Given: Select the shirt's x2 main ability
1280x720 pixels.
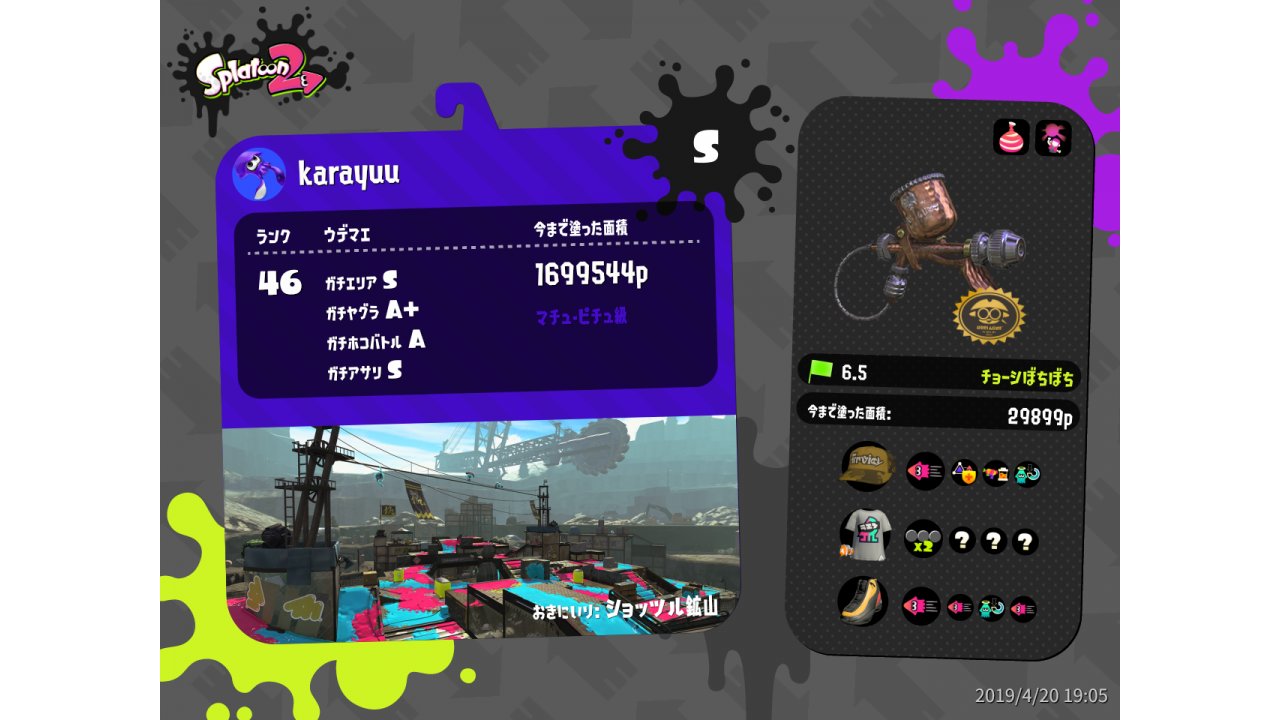Looking at the screenshot, I should coord(923,539).
